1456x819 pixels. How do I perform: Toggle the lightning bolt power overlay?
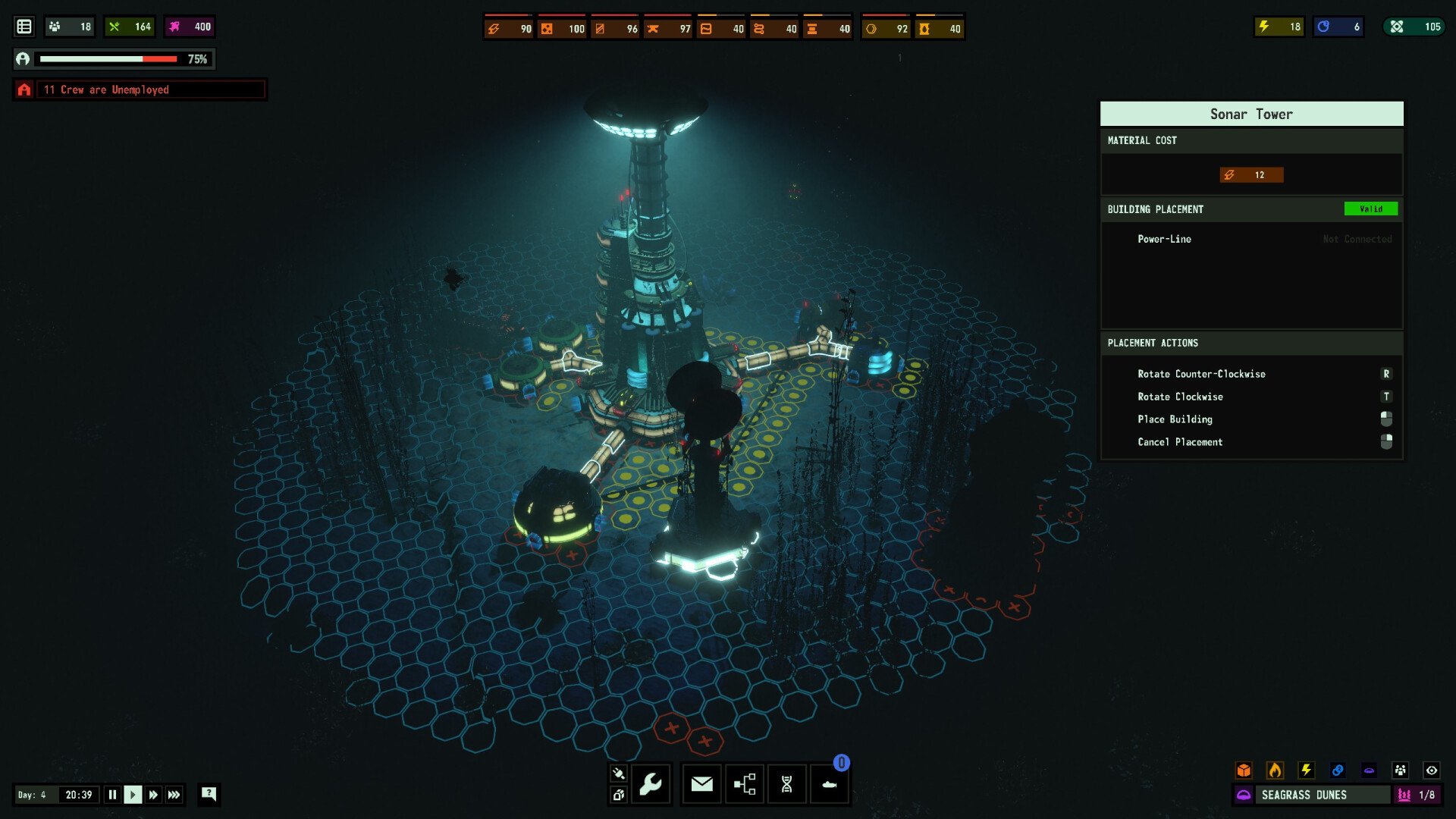click(1306, 770)
